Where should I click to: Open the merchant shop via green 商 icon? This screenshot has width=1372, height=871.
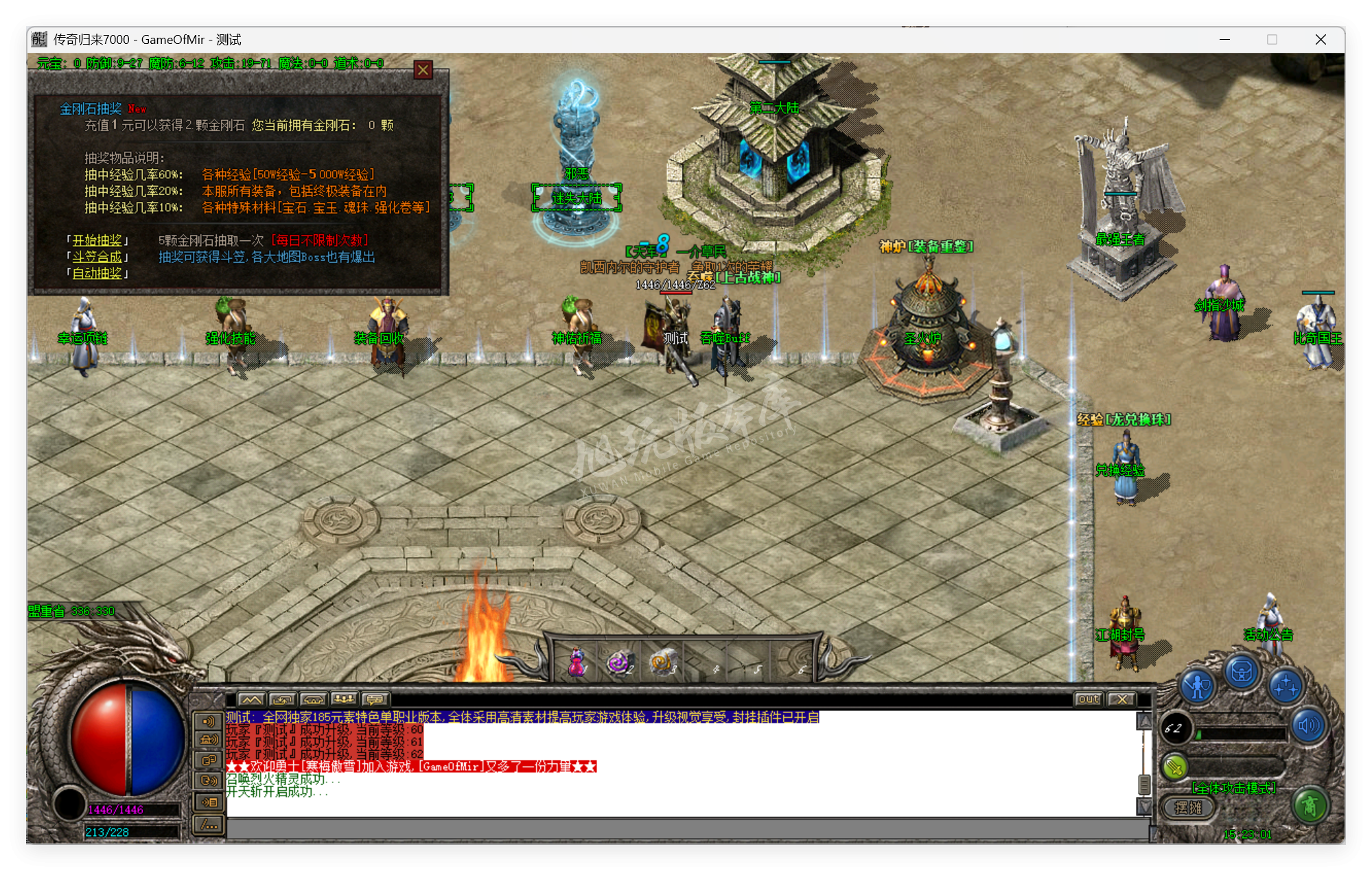click(1310, 809)
